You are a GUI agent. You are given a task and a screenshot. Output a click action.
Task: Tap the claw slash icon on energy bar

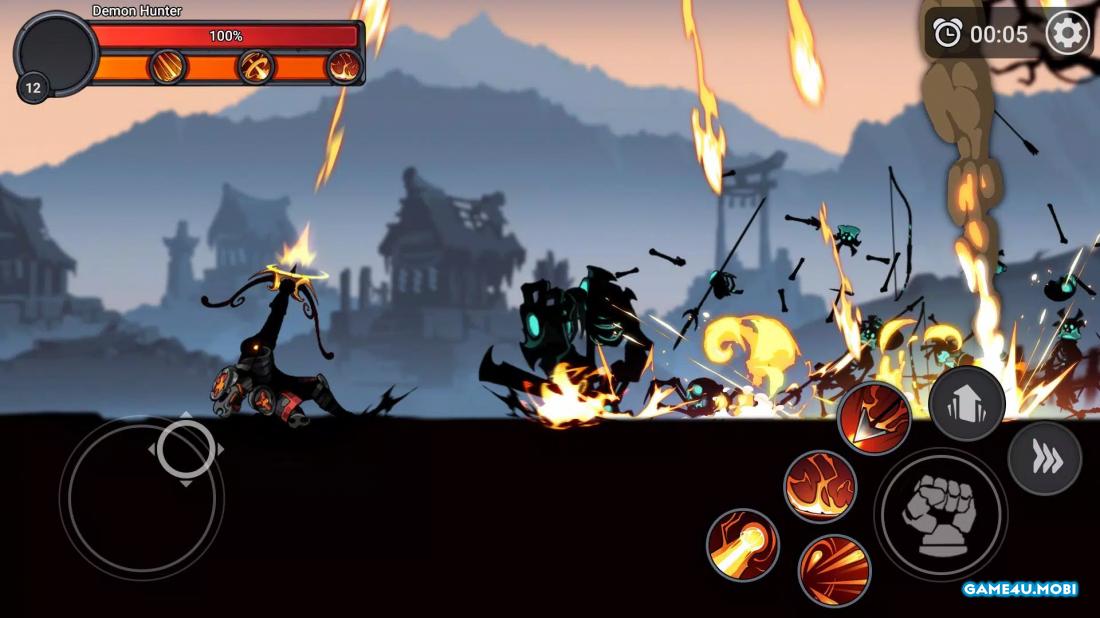click(x=168, y=67)
